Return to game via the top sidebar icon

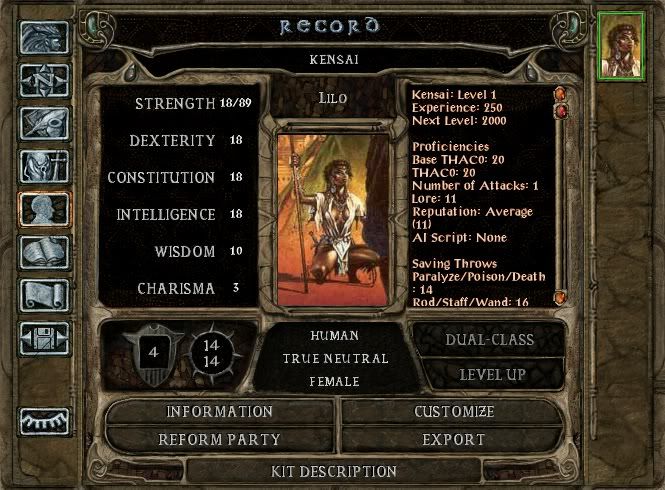pos(45,39)
